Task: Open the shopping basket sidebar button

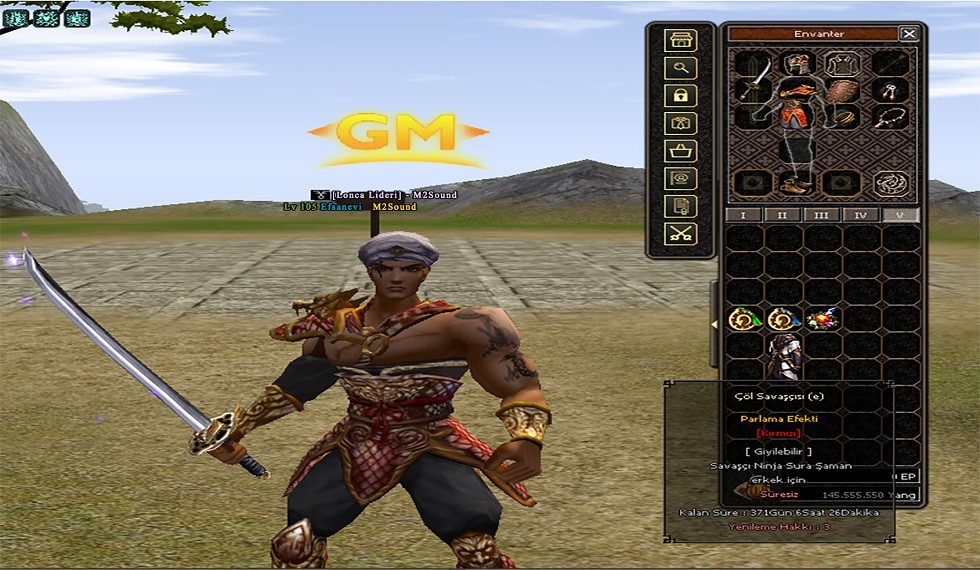Action: click(x=682, y=151)
